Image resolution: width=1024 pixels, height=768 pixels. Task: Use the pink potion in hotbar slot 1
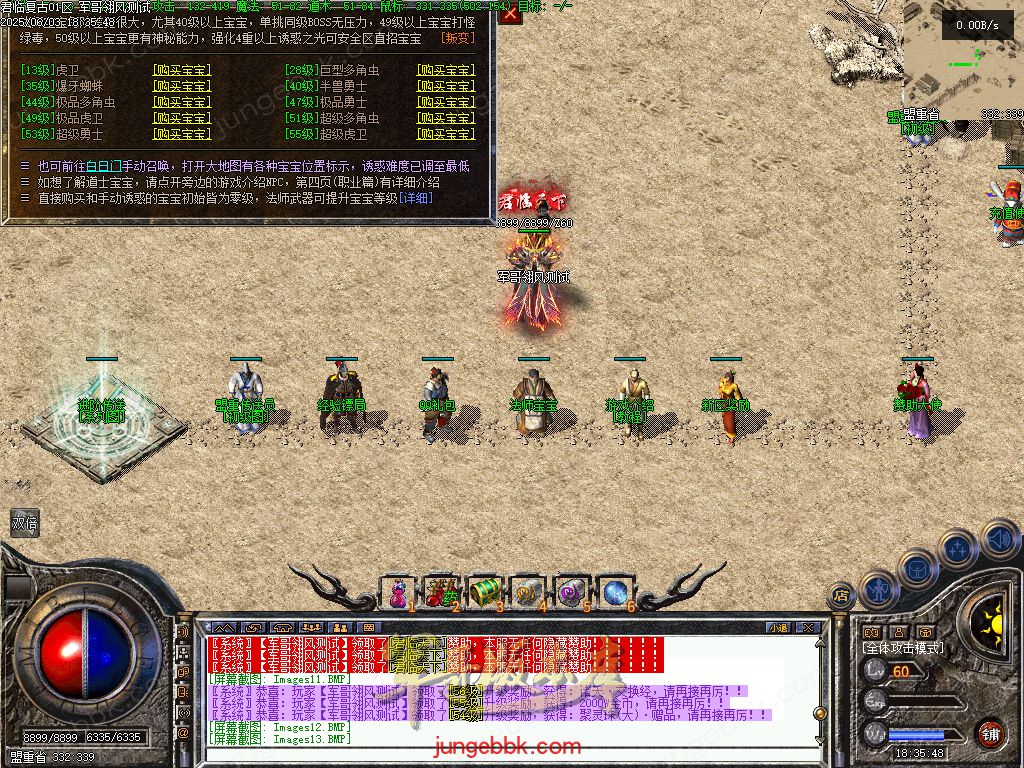398,593
